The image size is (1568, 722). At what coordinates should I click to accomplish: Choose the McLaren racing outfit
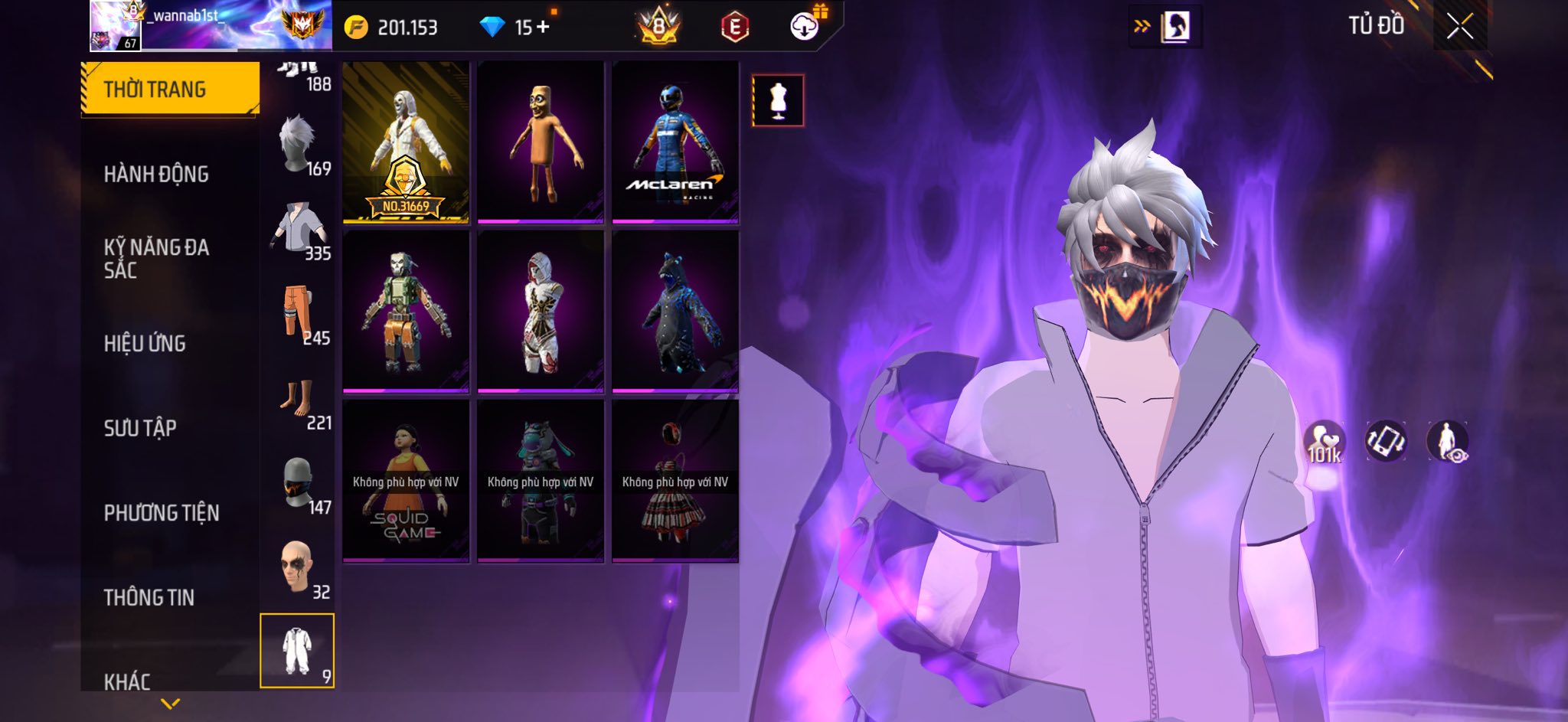[x=675, y=142]
